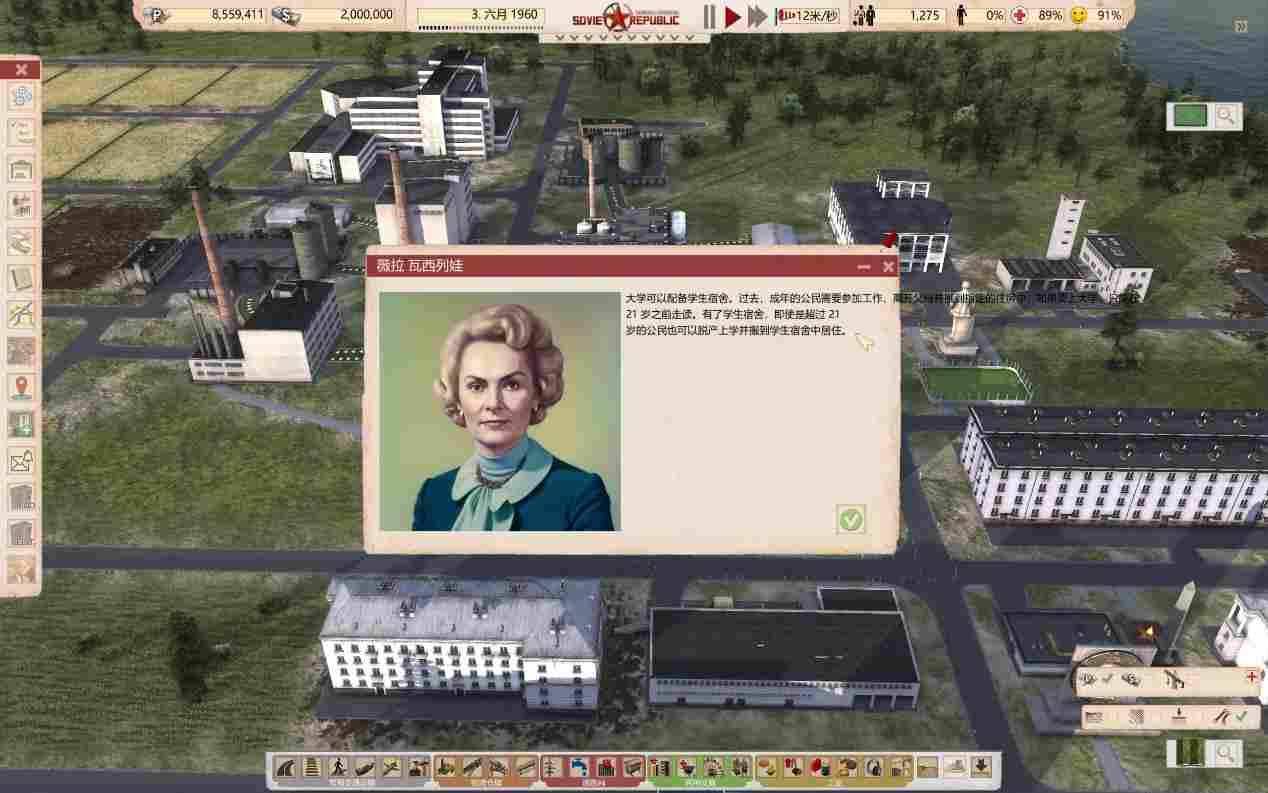Image resolution: width=1268 pixels, height=793 pixels.
Task: Click the red plus on the lower-right panel
Action: 1251,677
